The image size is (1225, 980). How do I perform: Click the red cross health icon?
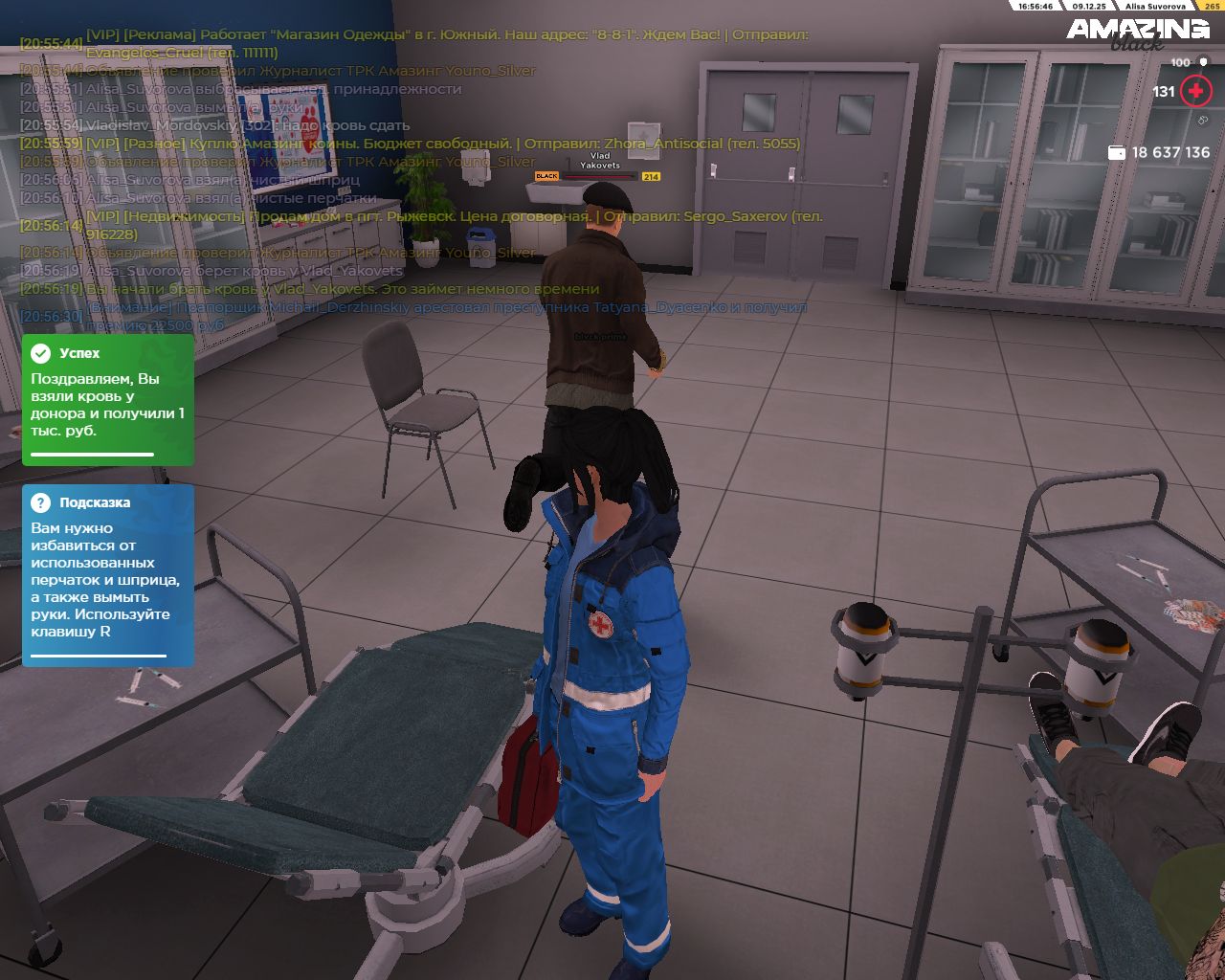(x=1195, y=92)
